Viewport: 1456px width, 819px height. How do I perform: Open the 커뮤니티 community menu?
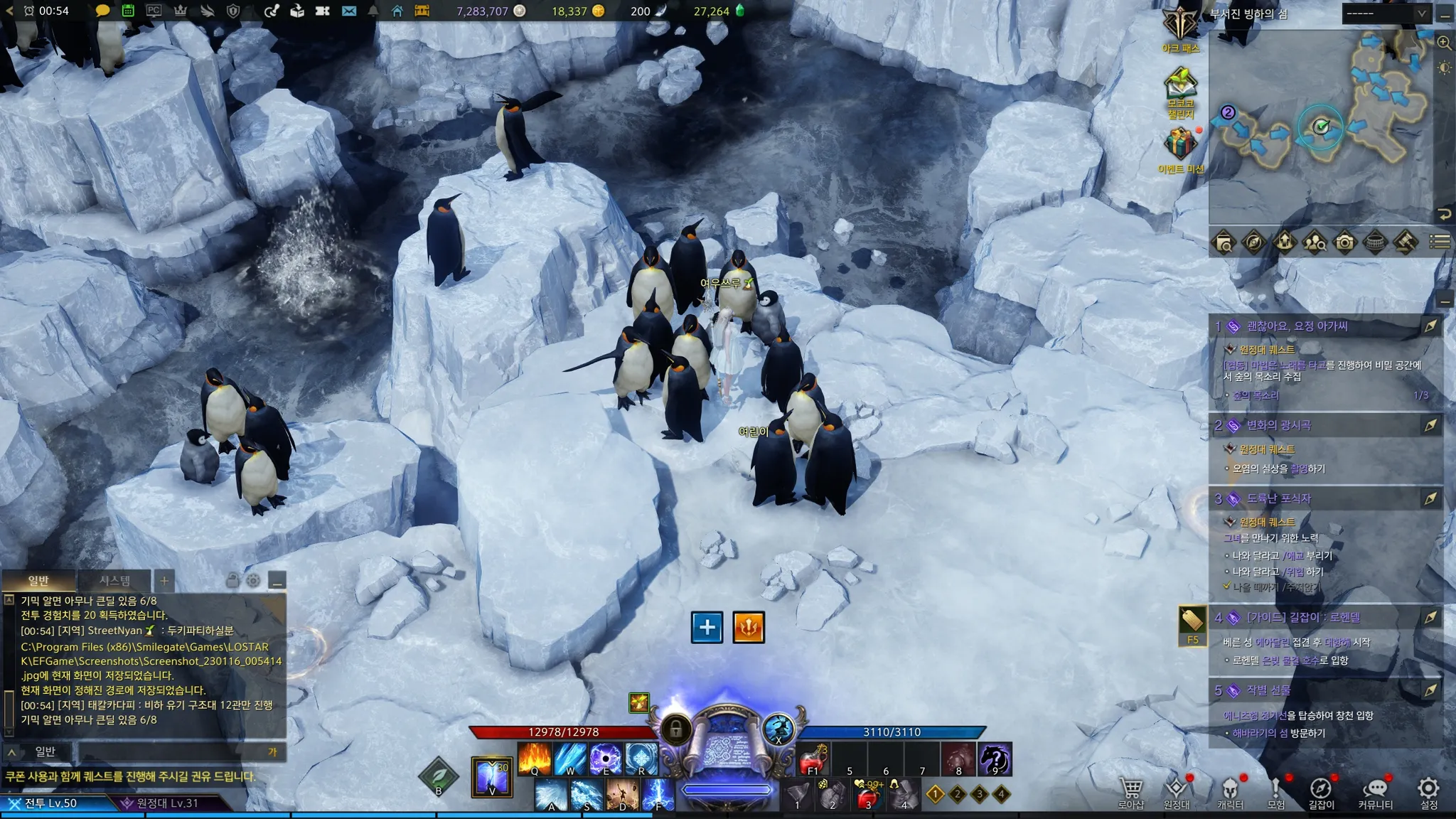(x=1375, y=789)
